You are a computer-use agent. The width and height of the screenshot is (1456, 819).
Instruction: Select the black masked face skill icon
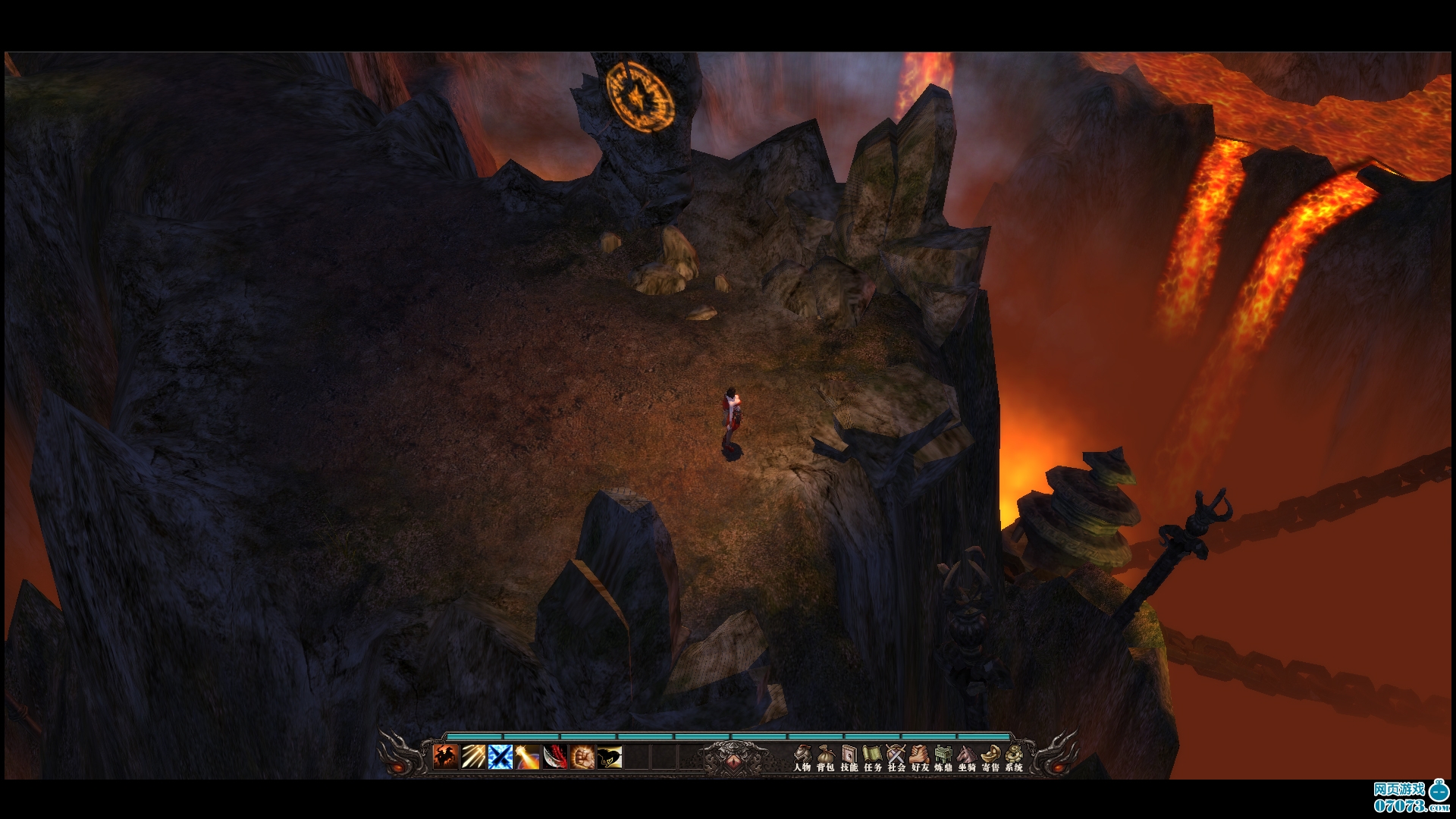(x=610, y=757)
